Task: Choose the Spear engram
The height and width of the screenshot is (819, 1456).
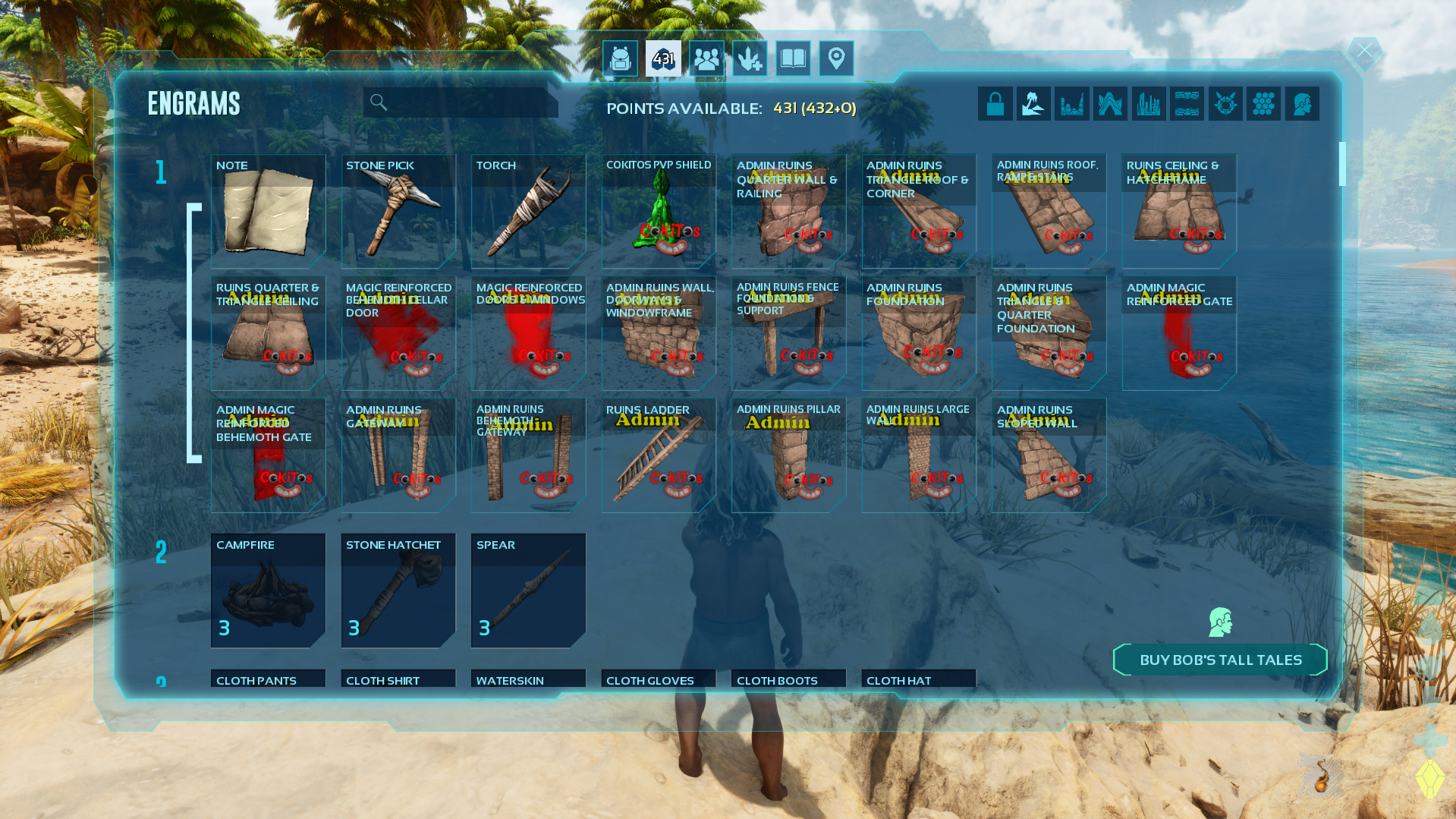Action: click(528, 591)
